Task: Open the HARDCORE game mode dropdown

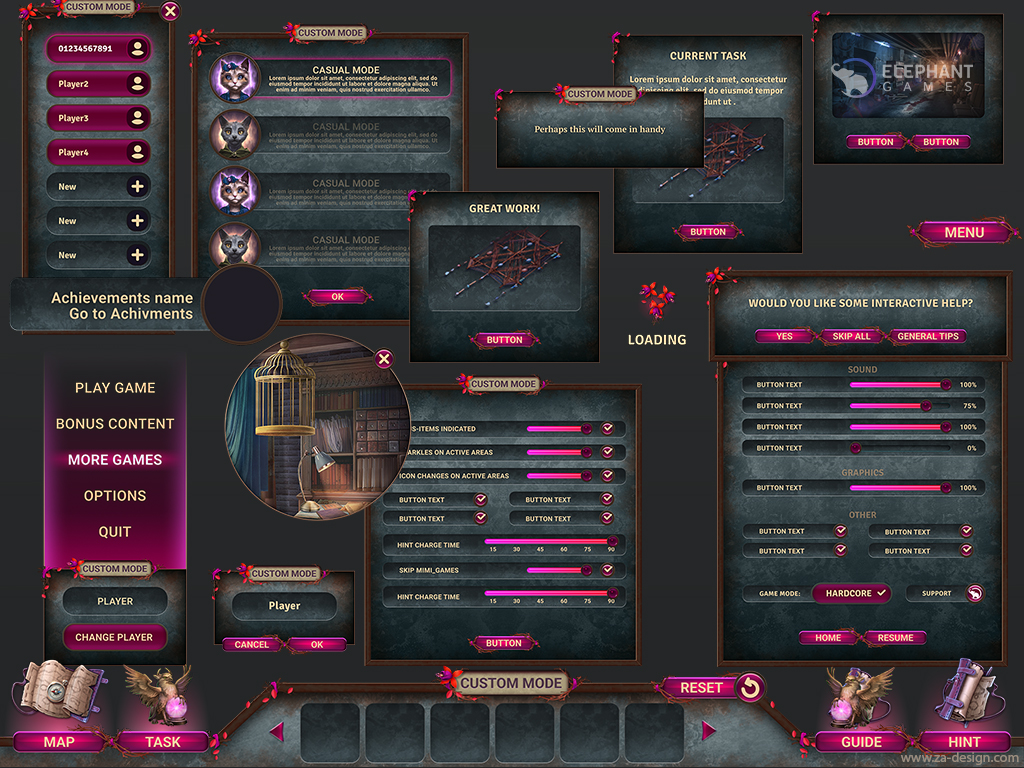Action: point(851,593)
